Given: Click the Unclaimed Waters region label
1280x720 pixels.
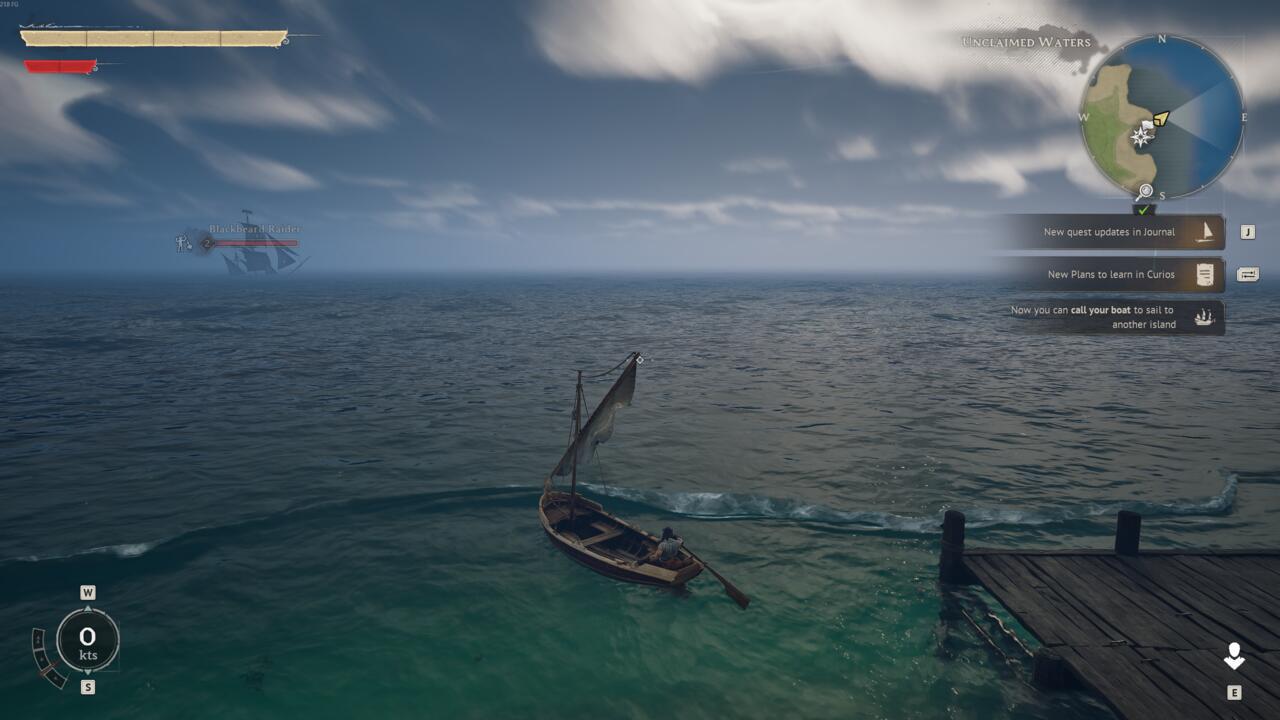Looking at the screenshot, I should 1025,42.
